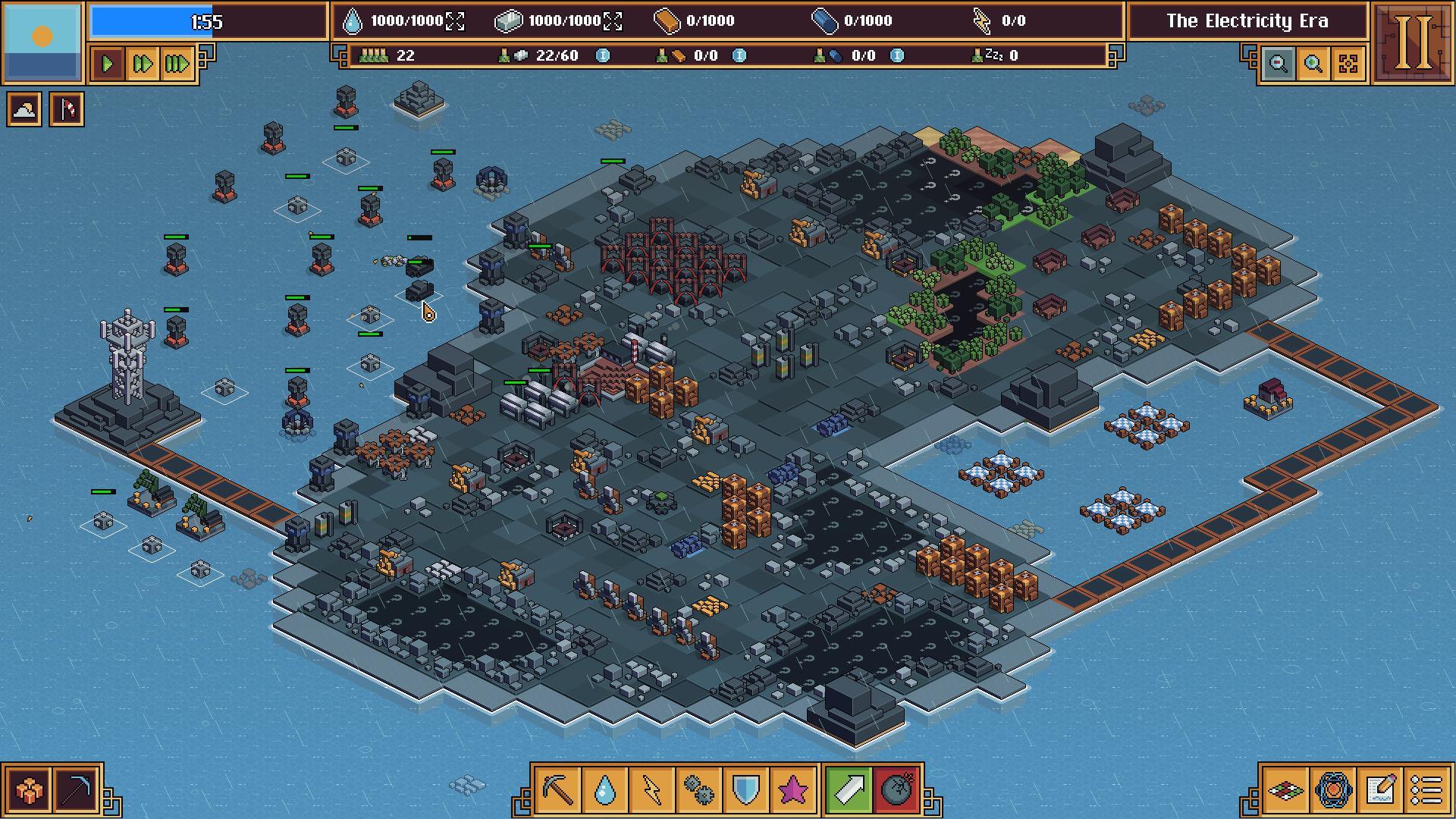Image resolution: width=1456 pixels, height=819 pixels.
Task: Open the gears machinery category
Action: 697,789
